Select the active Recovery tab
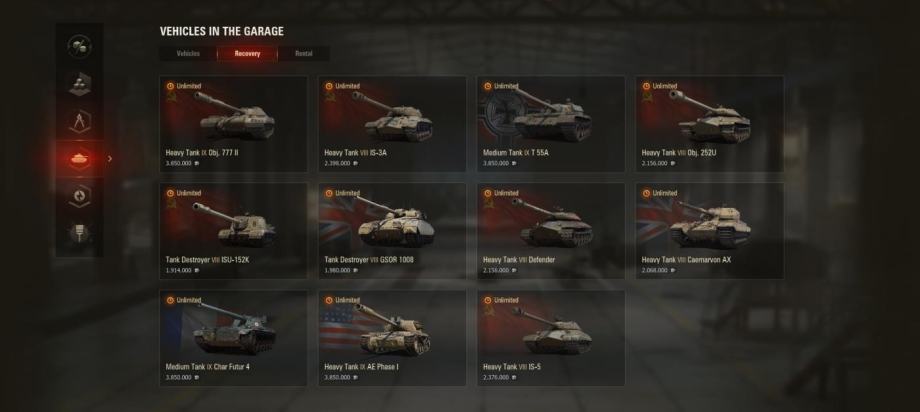The width and height of the screenshot is (920, 412). [x=247, y=53]
